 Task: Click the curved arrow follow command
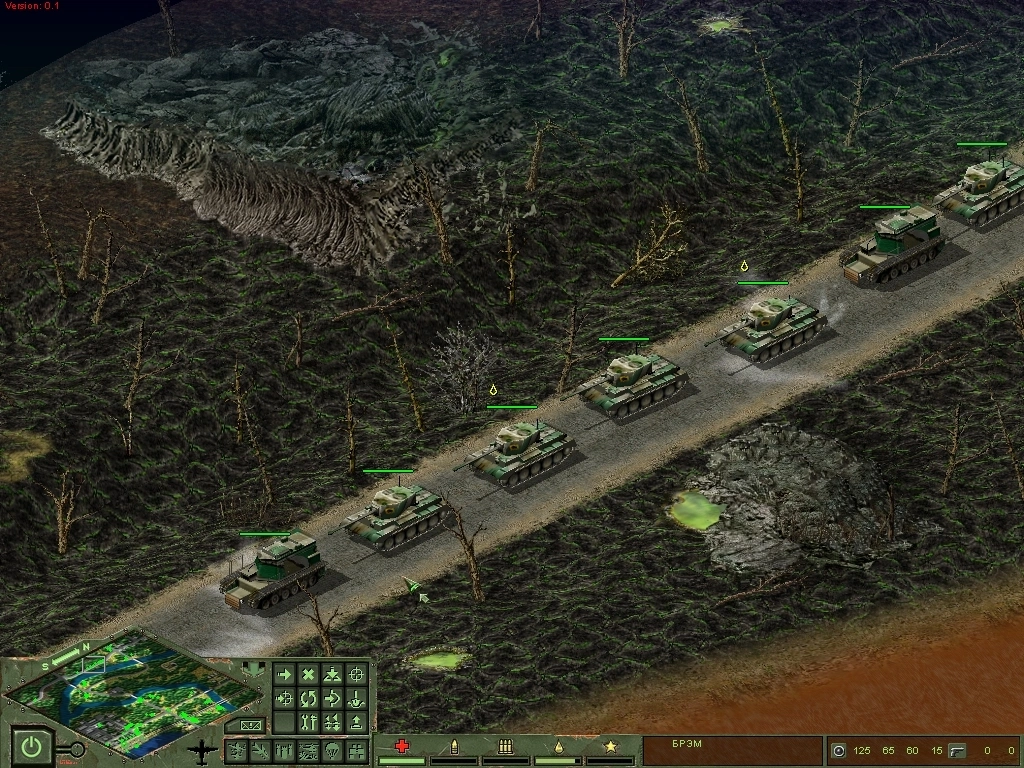(333, 698)
